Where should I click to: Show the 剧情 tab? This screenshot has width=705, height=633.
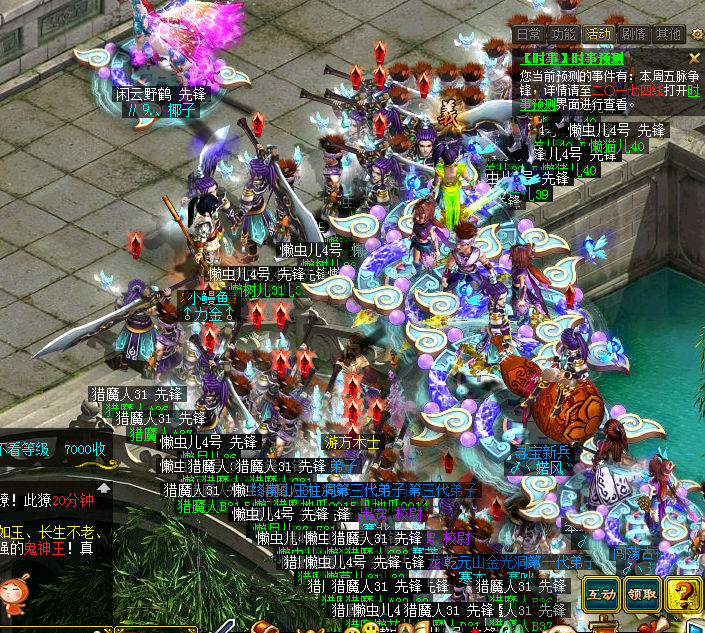[x=633, y=34]
